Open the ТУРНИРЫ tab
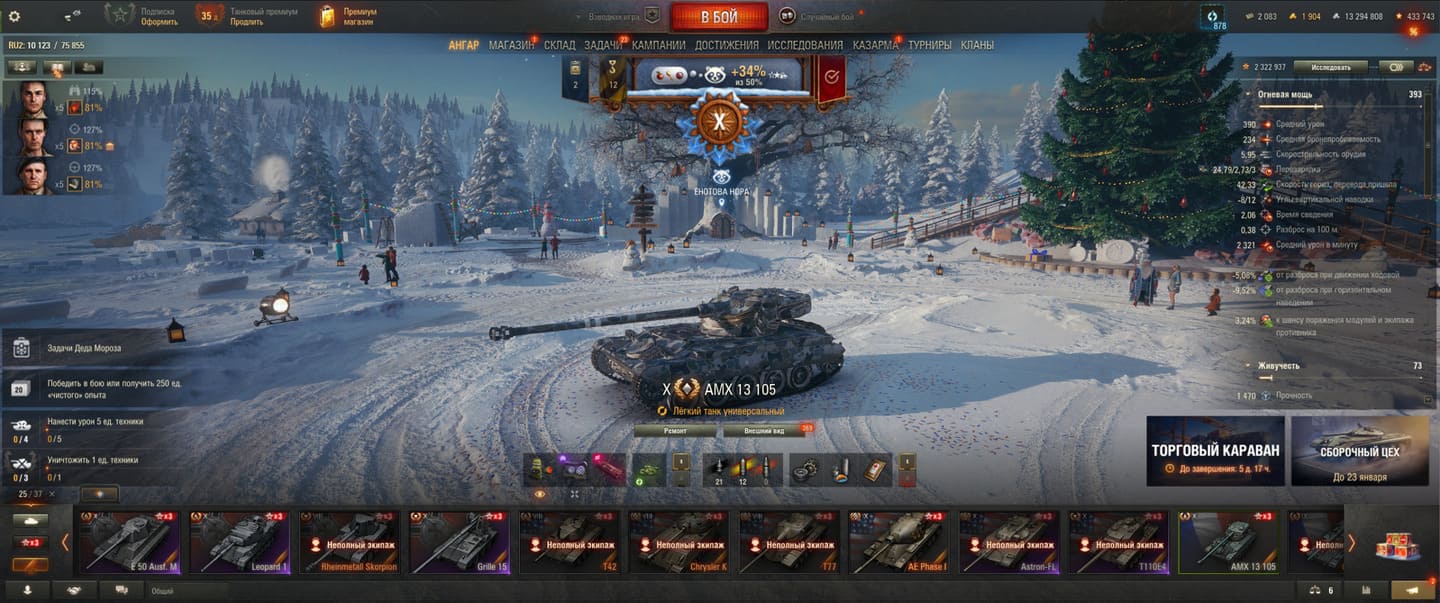This screenshot has width=1440, height=603. 930,45
